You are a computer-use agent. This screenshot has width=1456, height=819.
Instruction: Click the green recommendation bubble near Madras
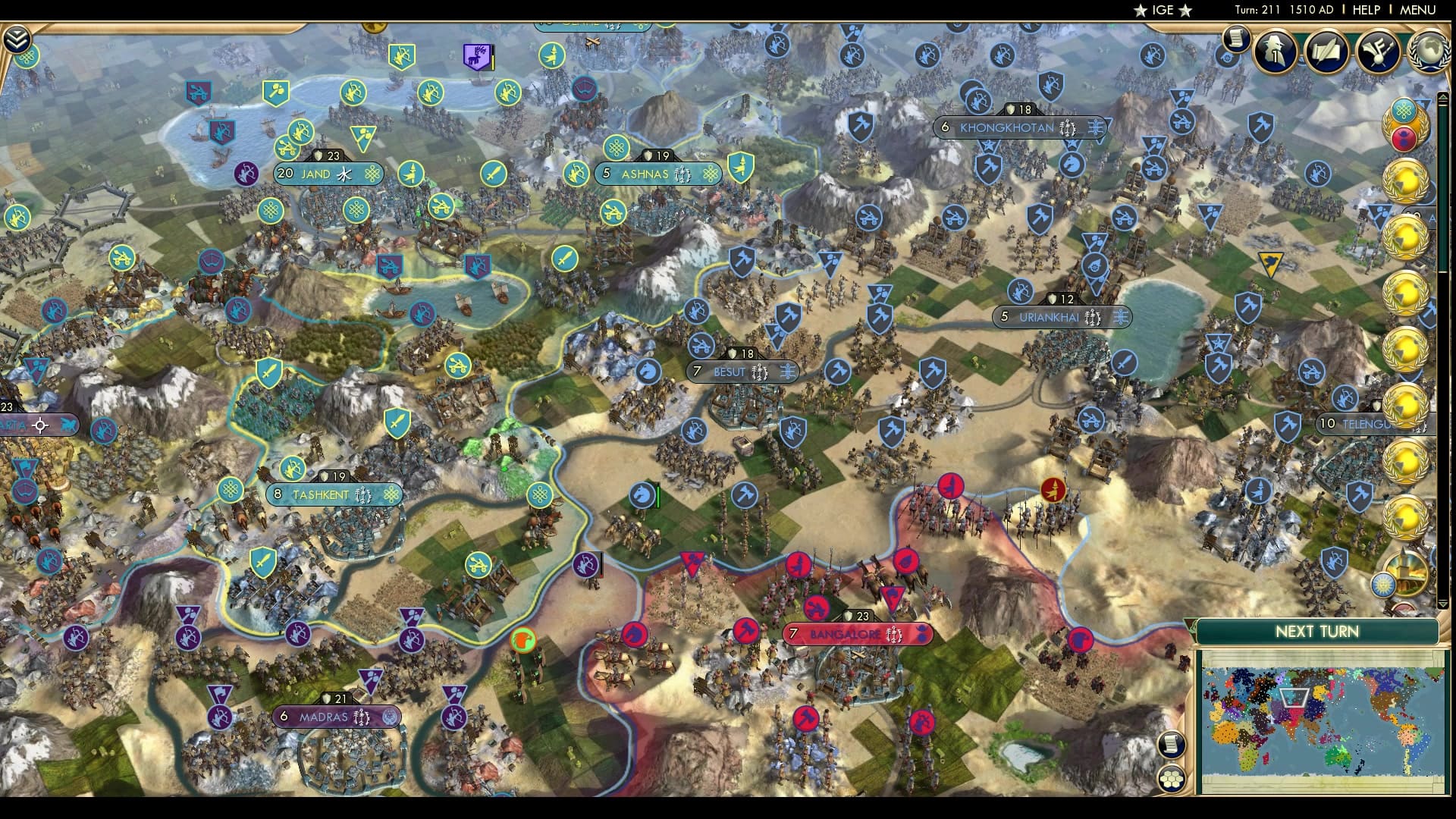click(x=521, y=639)
